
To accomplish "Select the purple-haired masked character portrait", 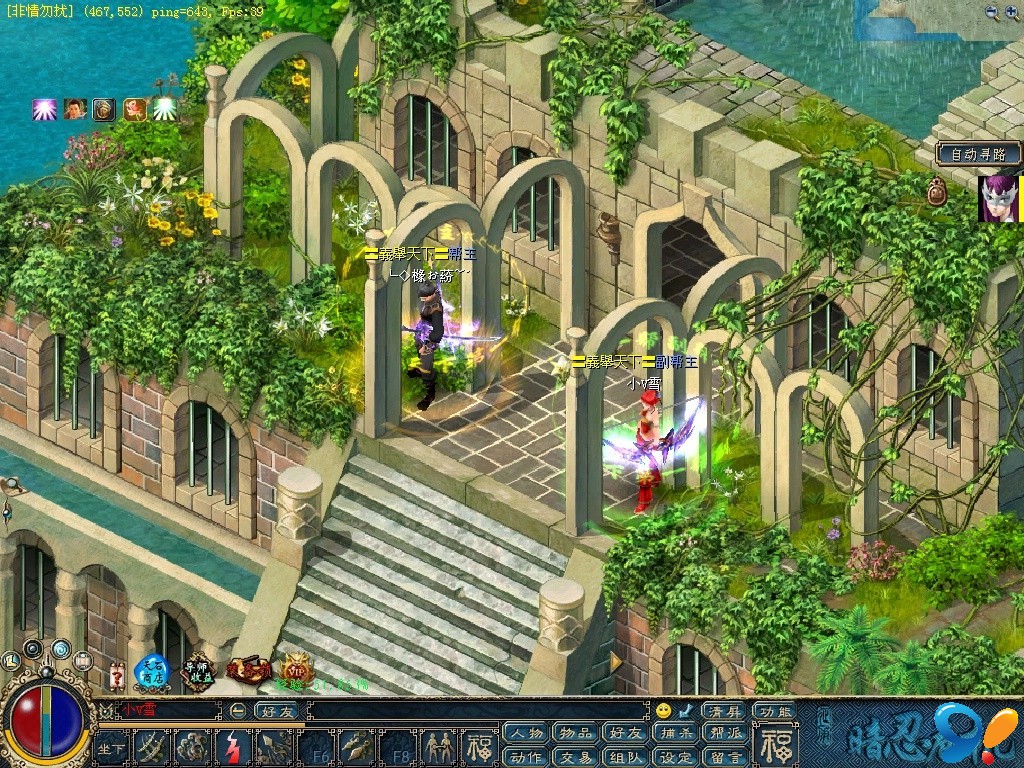I will pyautogui.click(x=998, y=198).
